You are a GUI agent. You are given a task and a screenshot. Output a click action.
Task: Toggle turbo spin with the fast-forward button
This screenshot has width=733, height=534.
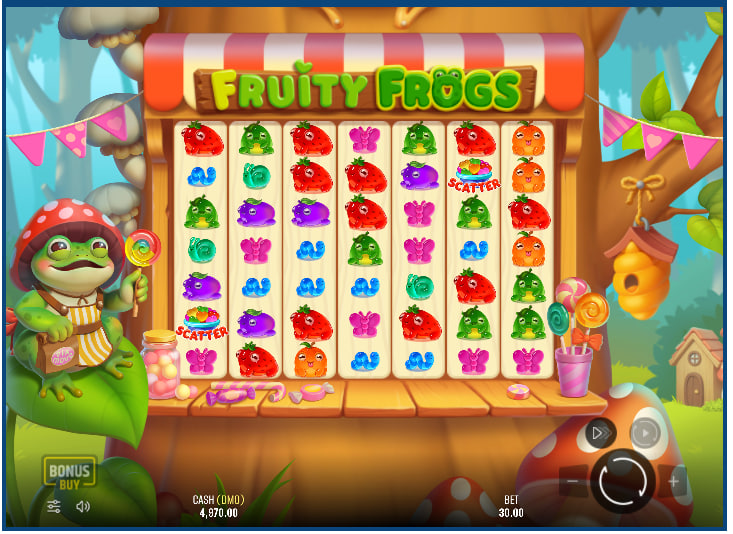(600, 433)
